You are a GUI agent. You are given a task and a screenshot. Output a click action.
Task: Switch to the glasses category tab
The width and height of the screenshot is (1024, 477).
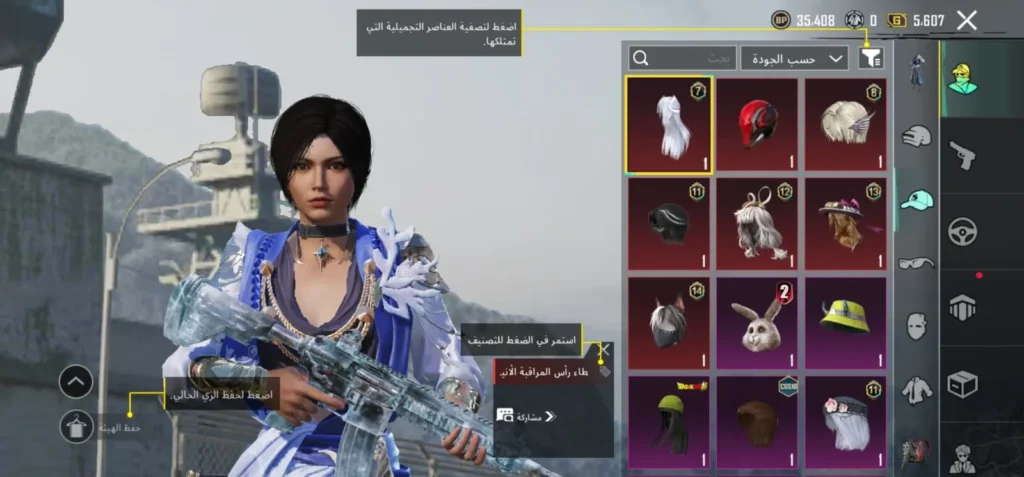pyautogui.click(x=916, y=263)
